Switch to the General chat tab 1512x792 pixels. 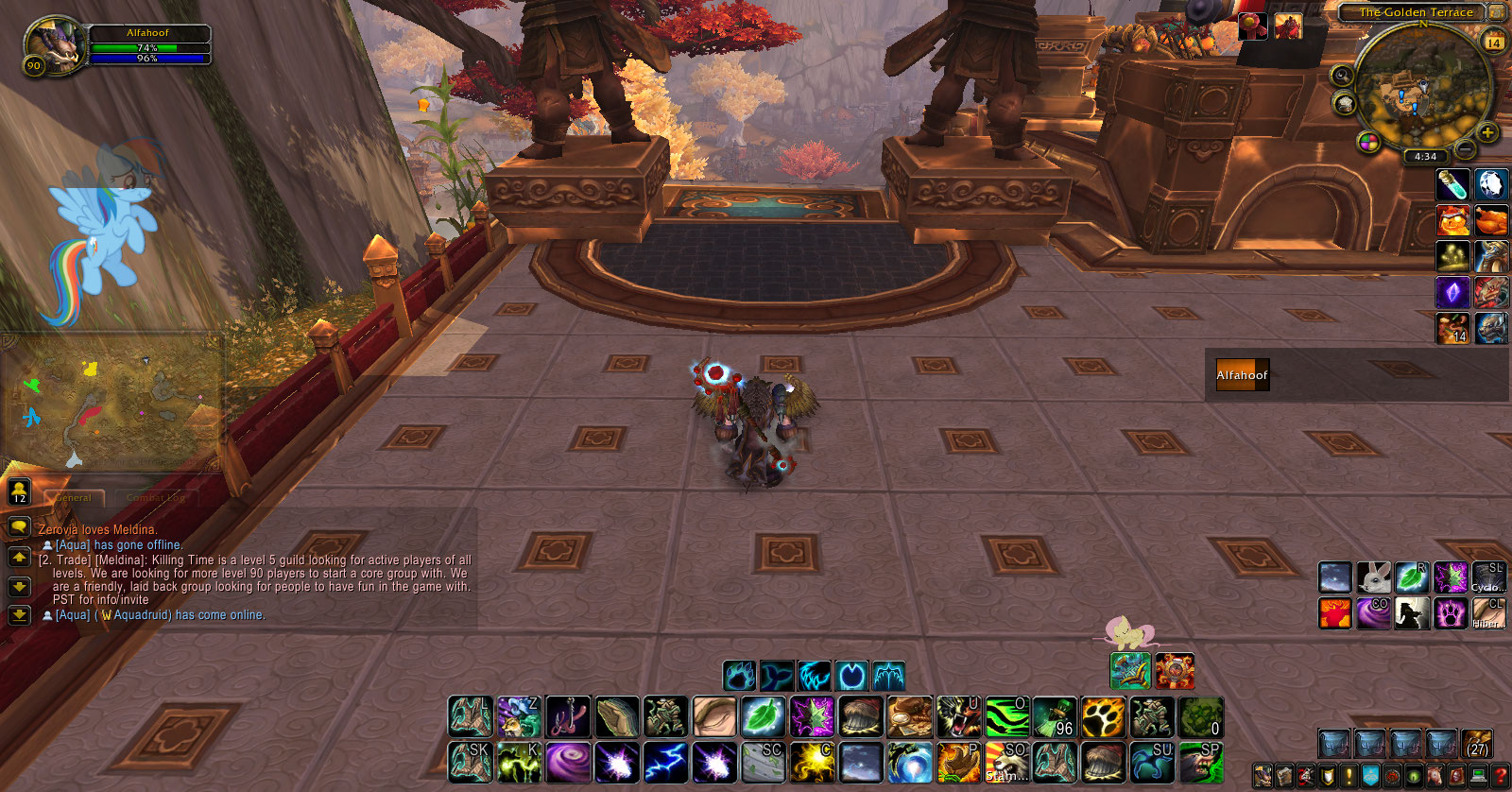click(74, 498)
